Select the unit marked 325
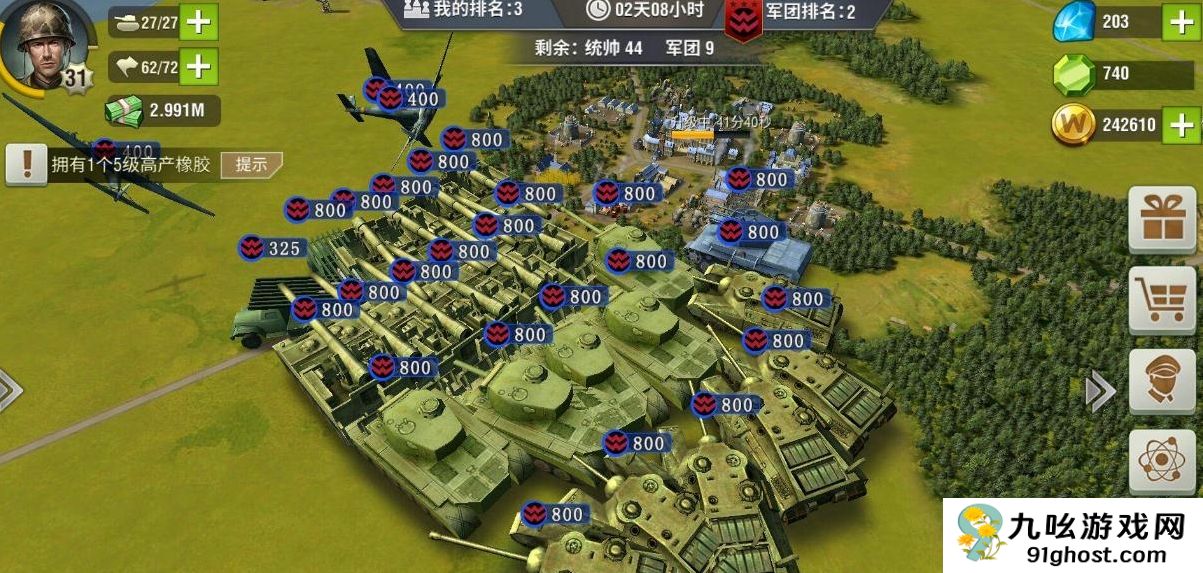The width and height of the screenshot is (1203, 573). [274, 248]
